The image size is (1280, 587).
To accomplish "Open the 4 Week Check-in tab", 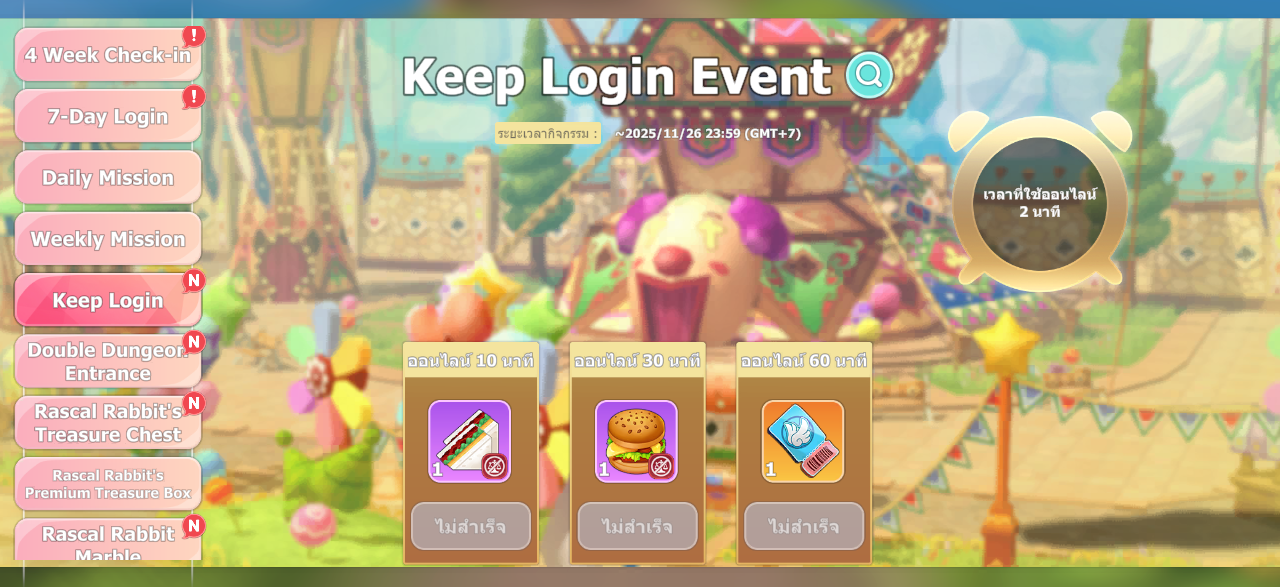I will click(x=108, y=55).
